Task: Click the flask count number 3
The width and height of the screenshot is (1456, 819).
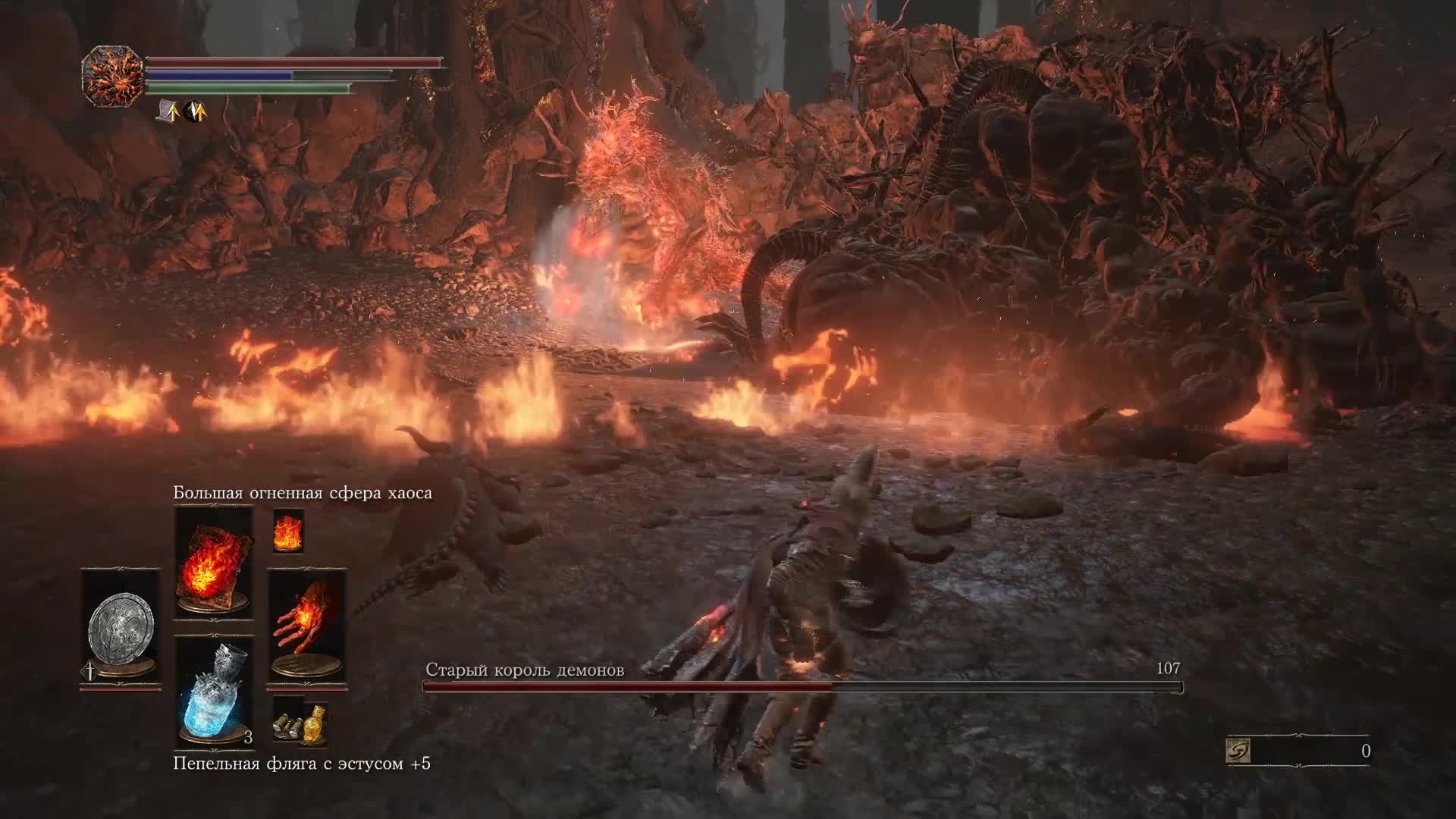Action: (246, 737)
